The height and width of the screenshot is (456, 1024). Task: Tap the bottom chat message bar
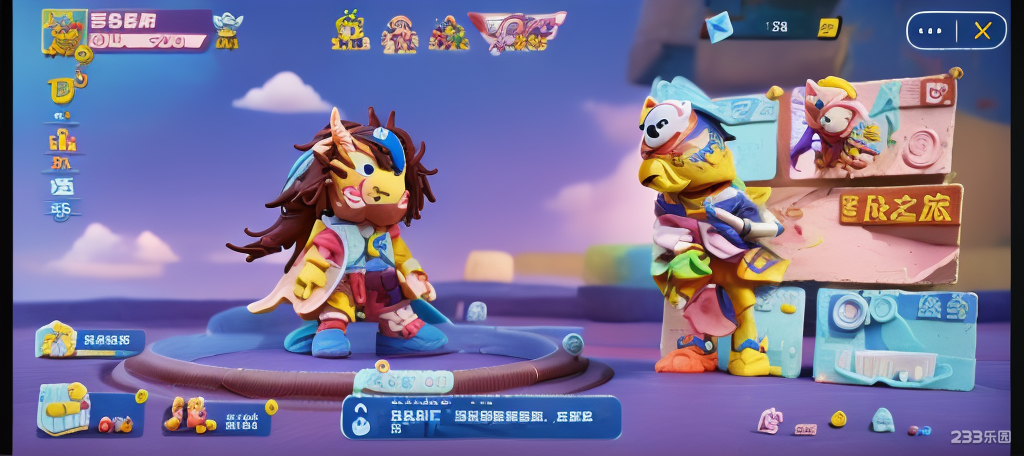point(482,417)
